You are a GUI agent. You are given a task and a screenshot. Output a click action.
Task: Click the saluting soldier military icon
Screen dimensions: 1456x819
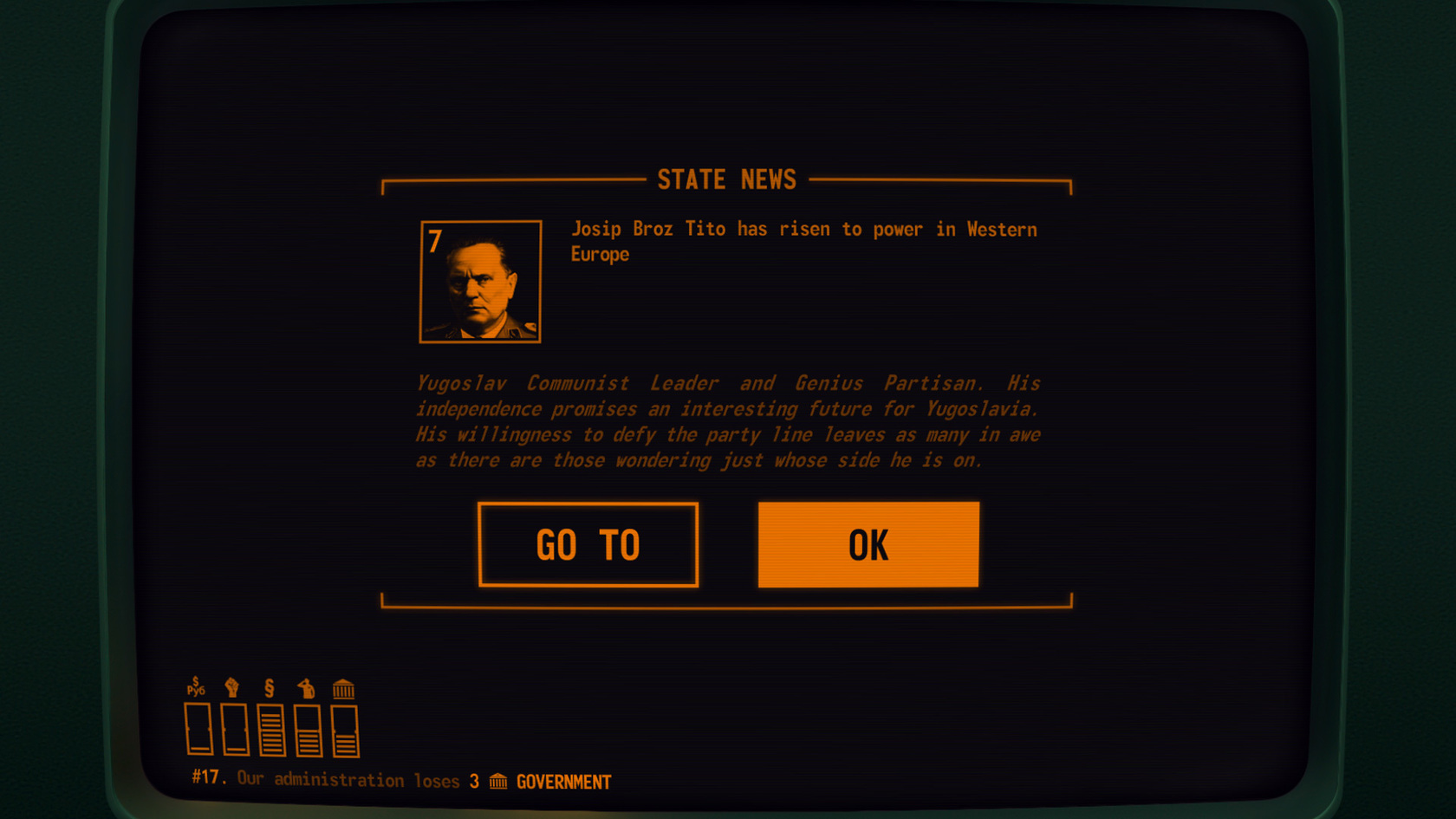(x=307, y=687)
